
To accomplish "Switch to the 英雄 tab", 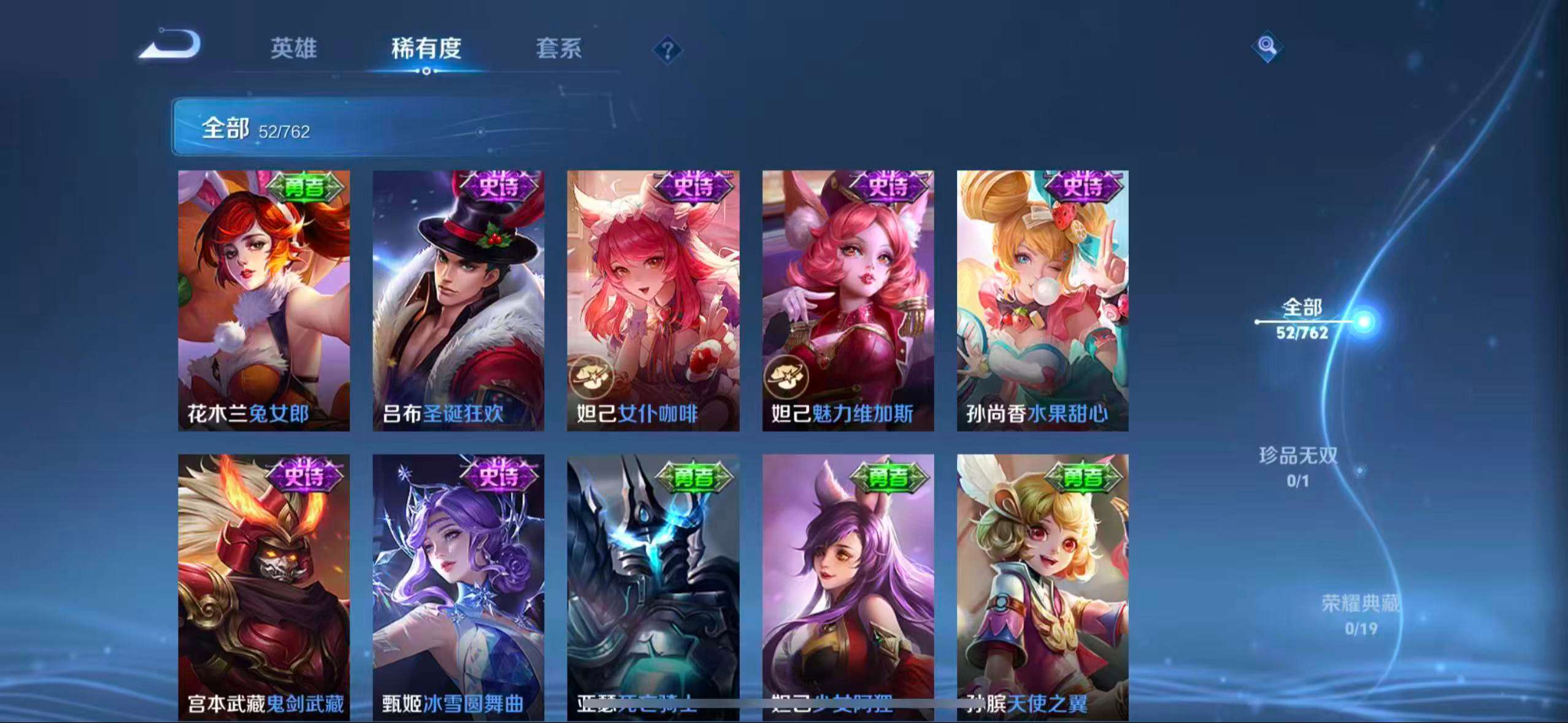I will 293,50.
